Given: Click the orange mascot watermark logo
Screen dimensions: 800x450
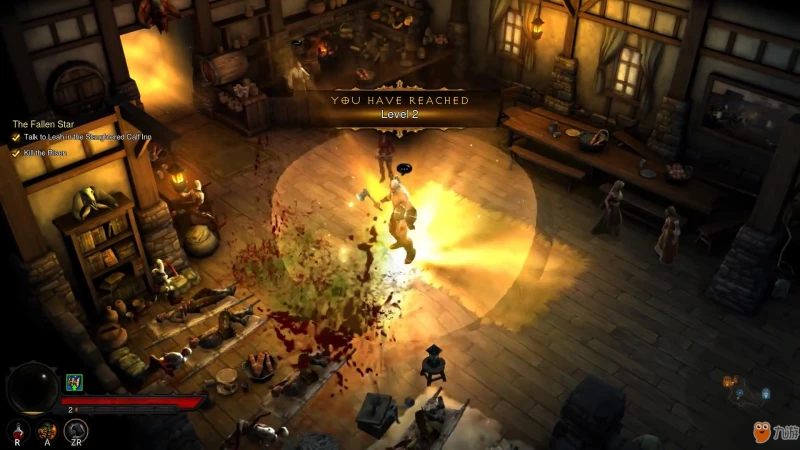Looking at the screenshot, I should click(x=762, y=430).
